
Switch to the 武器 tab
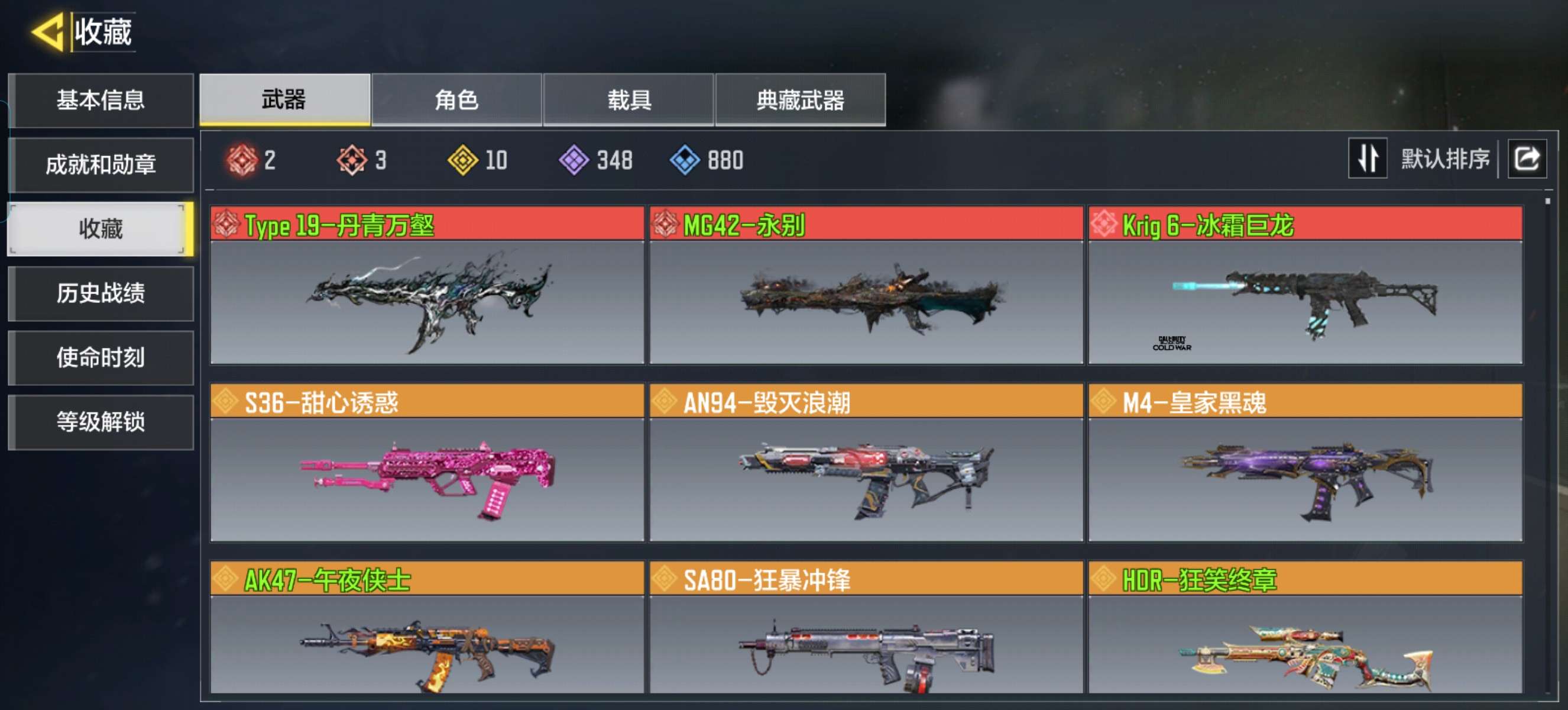284,100
